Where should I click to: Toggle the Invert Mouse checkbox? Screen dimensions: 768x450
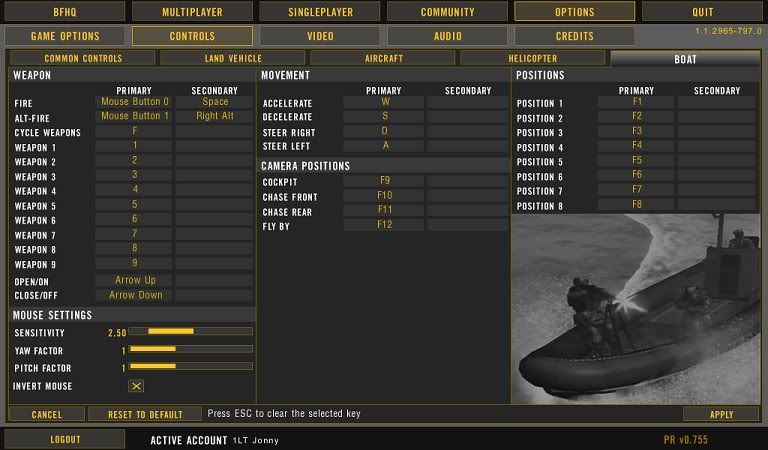pos(137,386)
